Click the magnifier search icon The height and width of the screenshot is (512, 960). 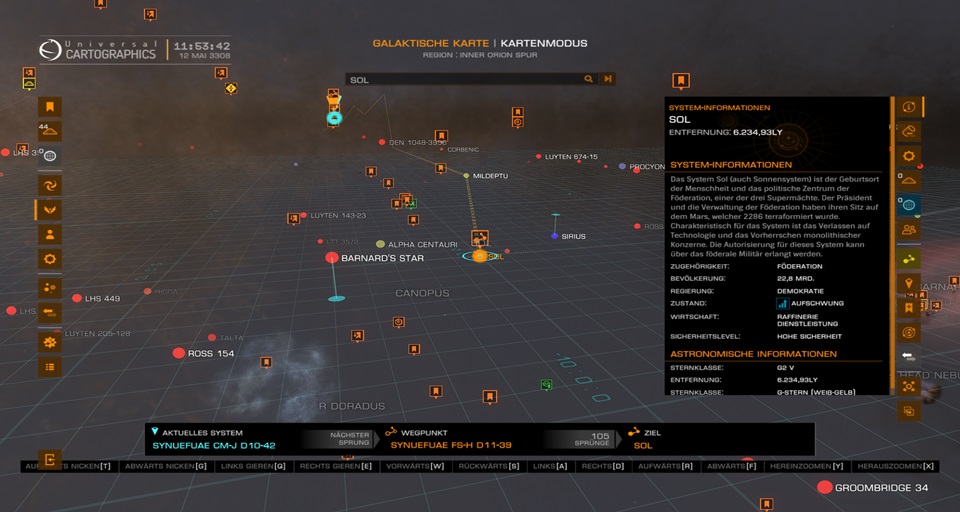click(589, 79)
